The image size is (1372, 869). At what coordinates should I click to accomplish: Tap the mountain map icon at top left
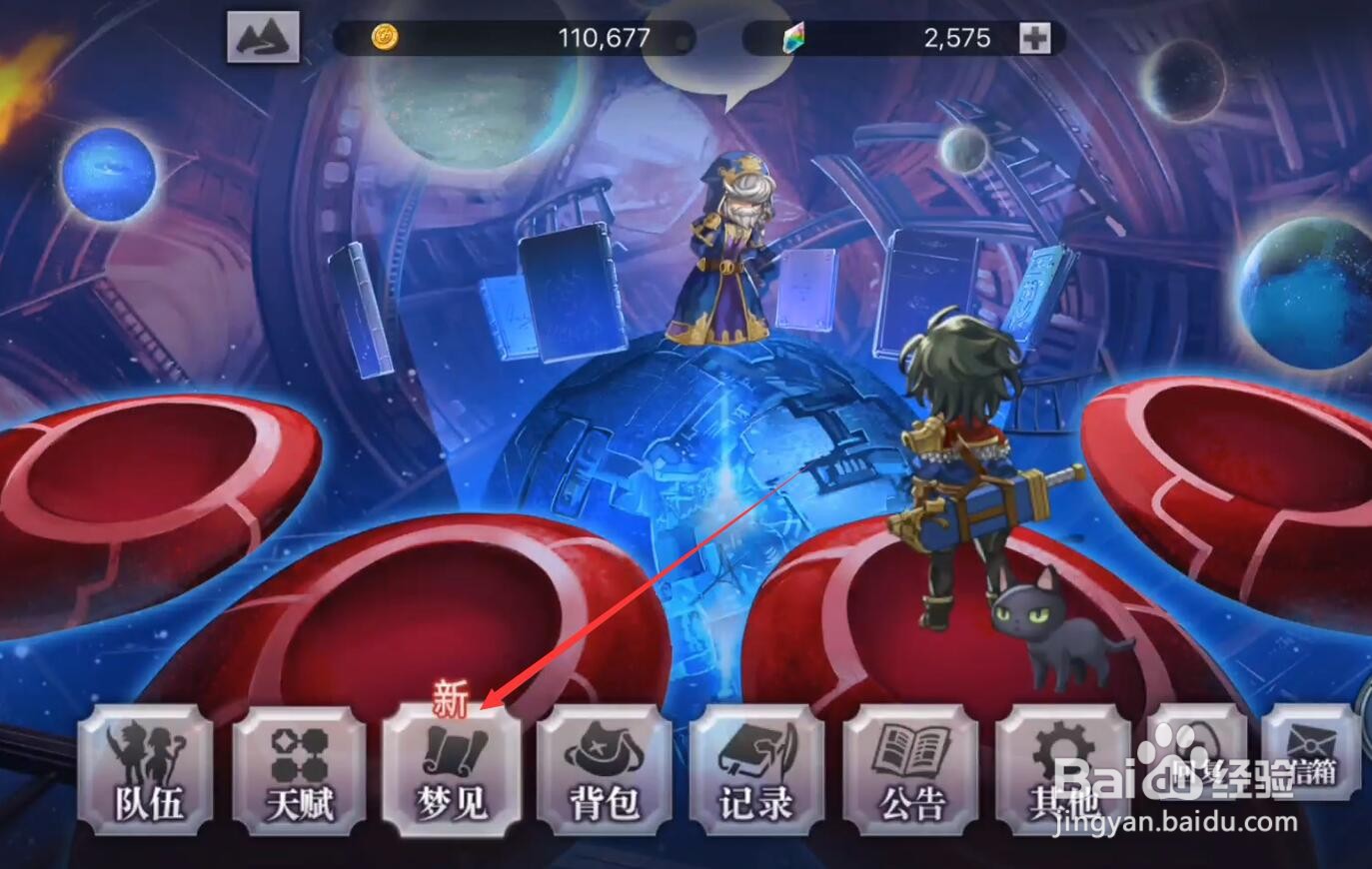[x=263, y=36]
